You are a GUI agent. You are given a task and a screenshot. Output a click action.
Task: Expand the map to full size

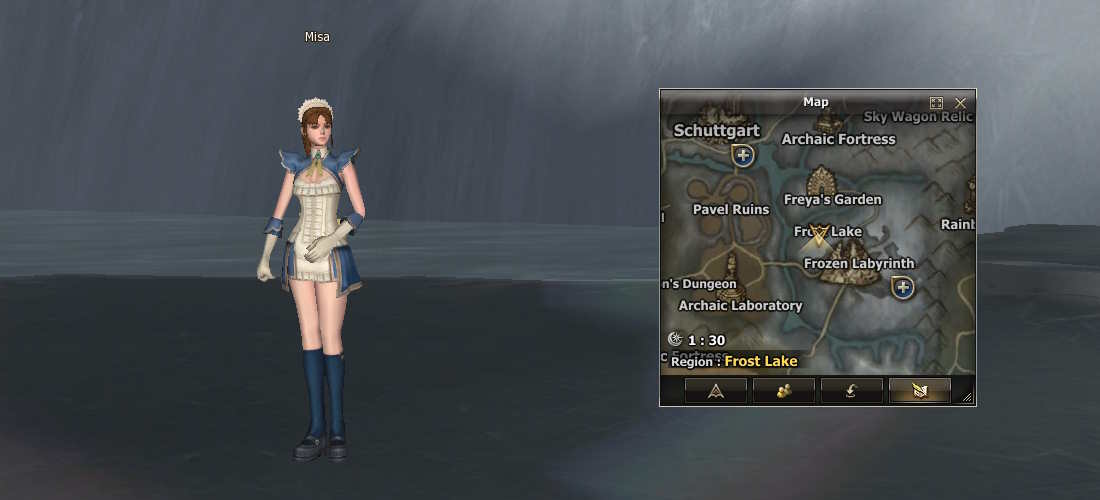coord(937,103)
